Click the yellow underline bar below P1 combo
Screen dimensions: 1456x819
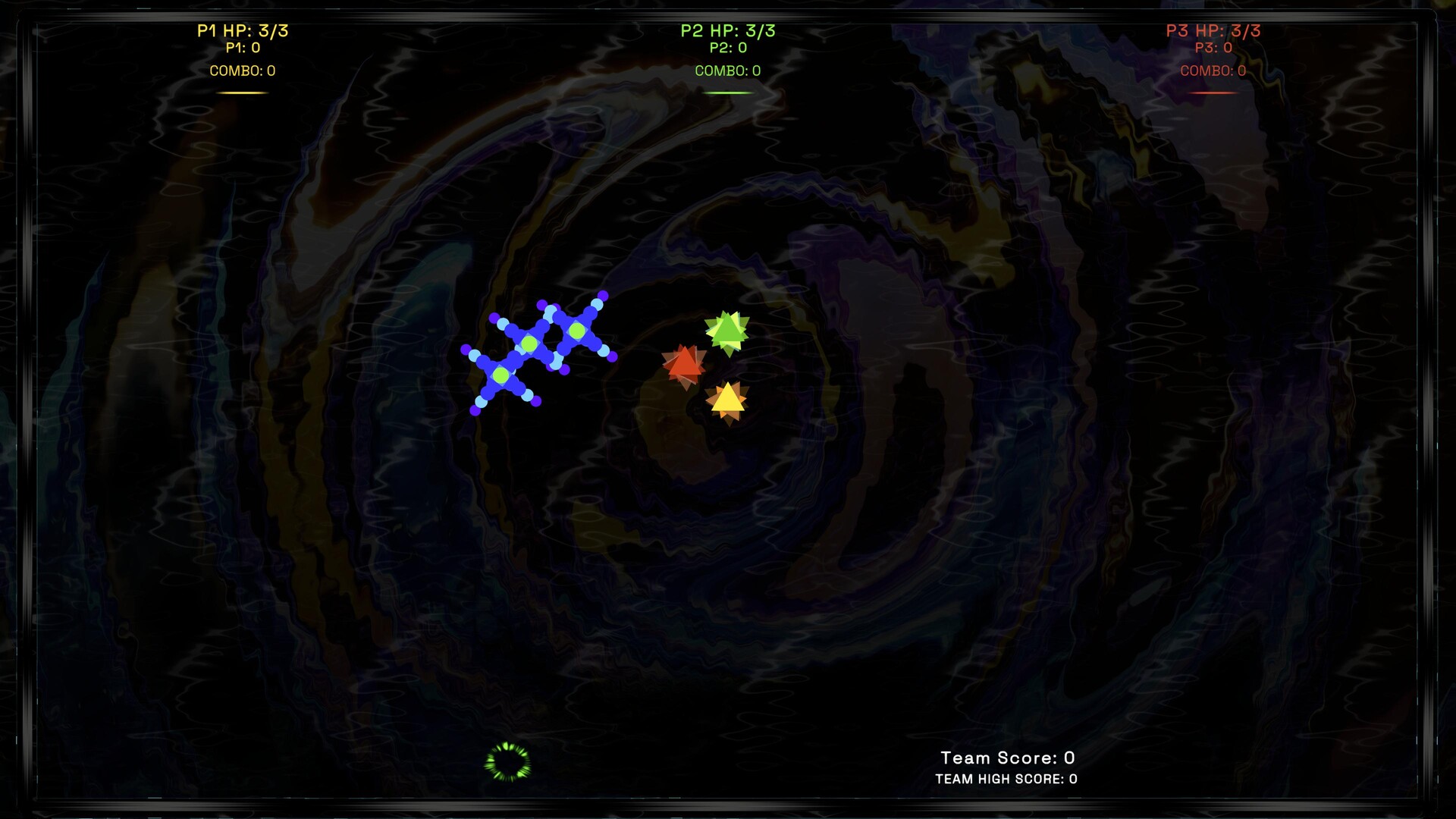pyautogui.click(x=243, y=91)
